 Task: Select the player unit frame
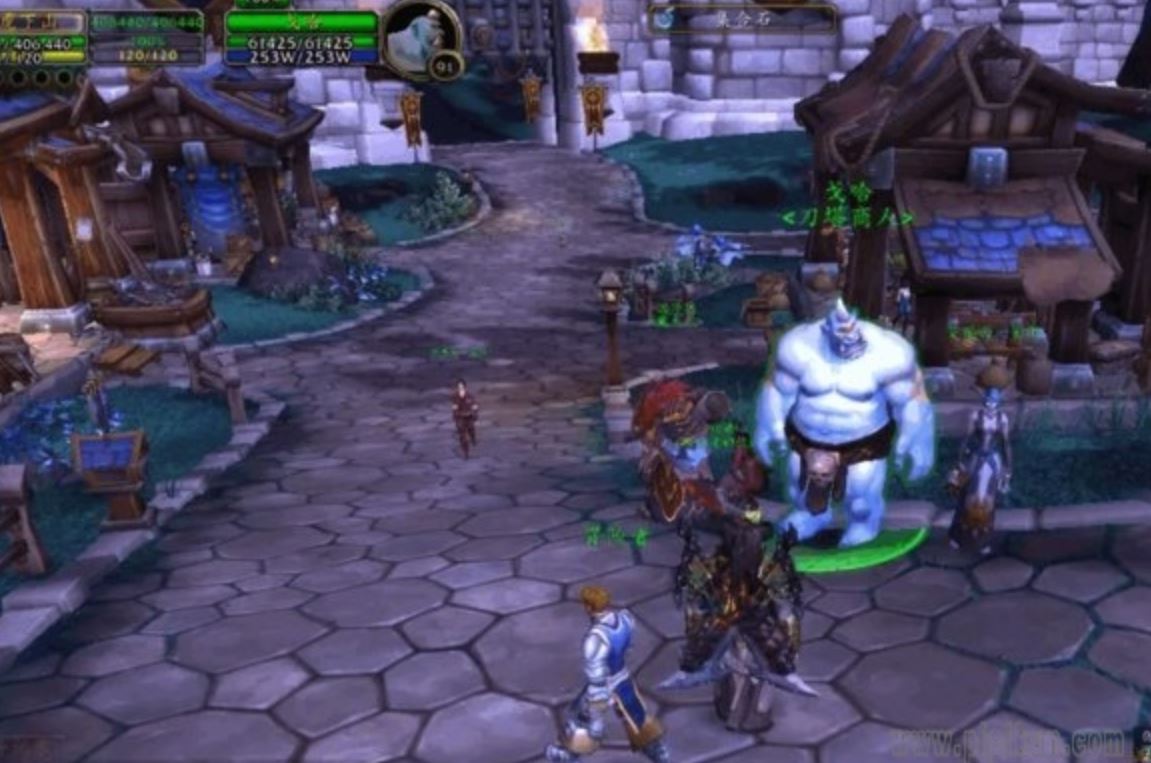44,40
